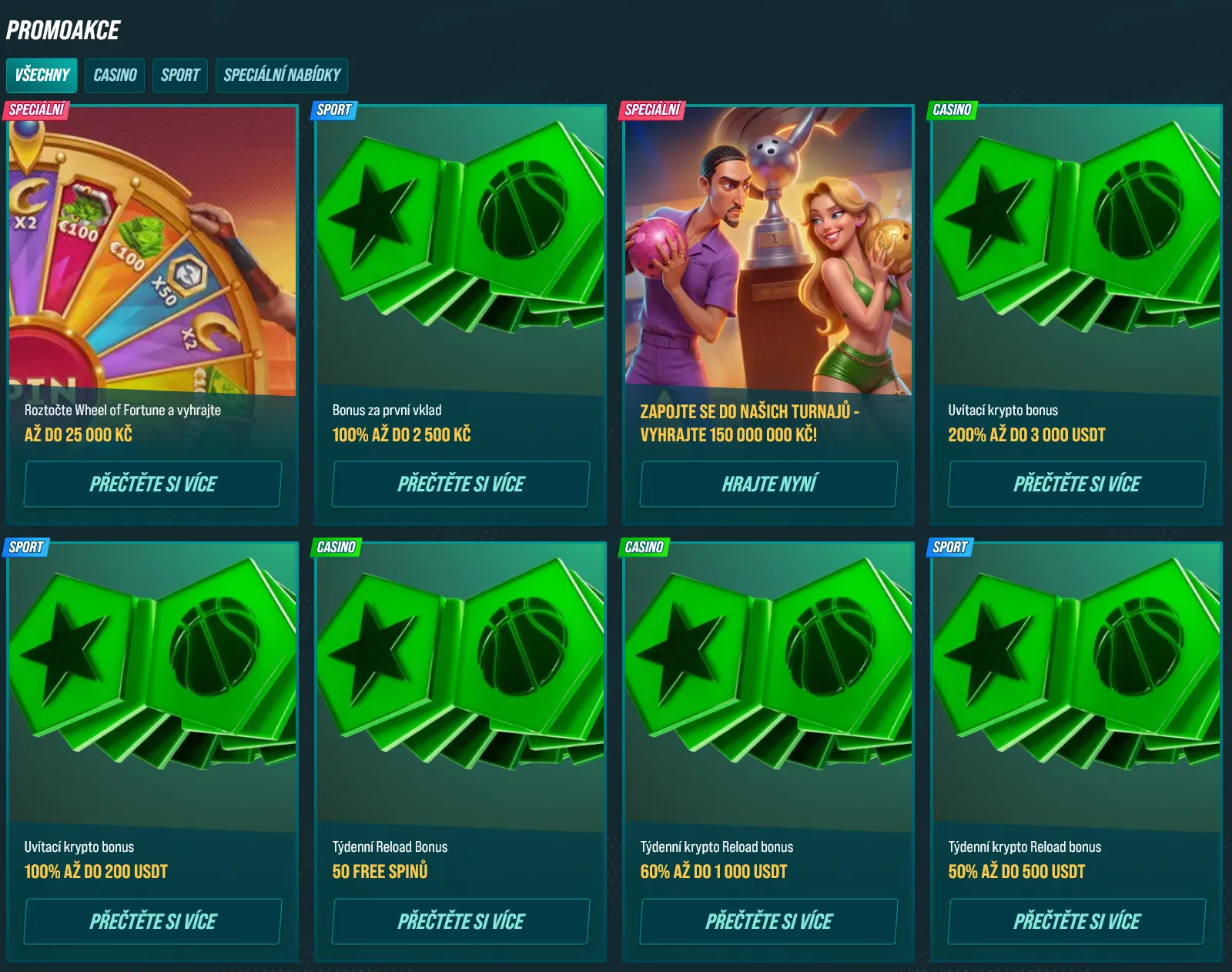
Task: Read more about 50 FREE SPINŮ reload bonus
Action: coord(460,921)
